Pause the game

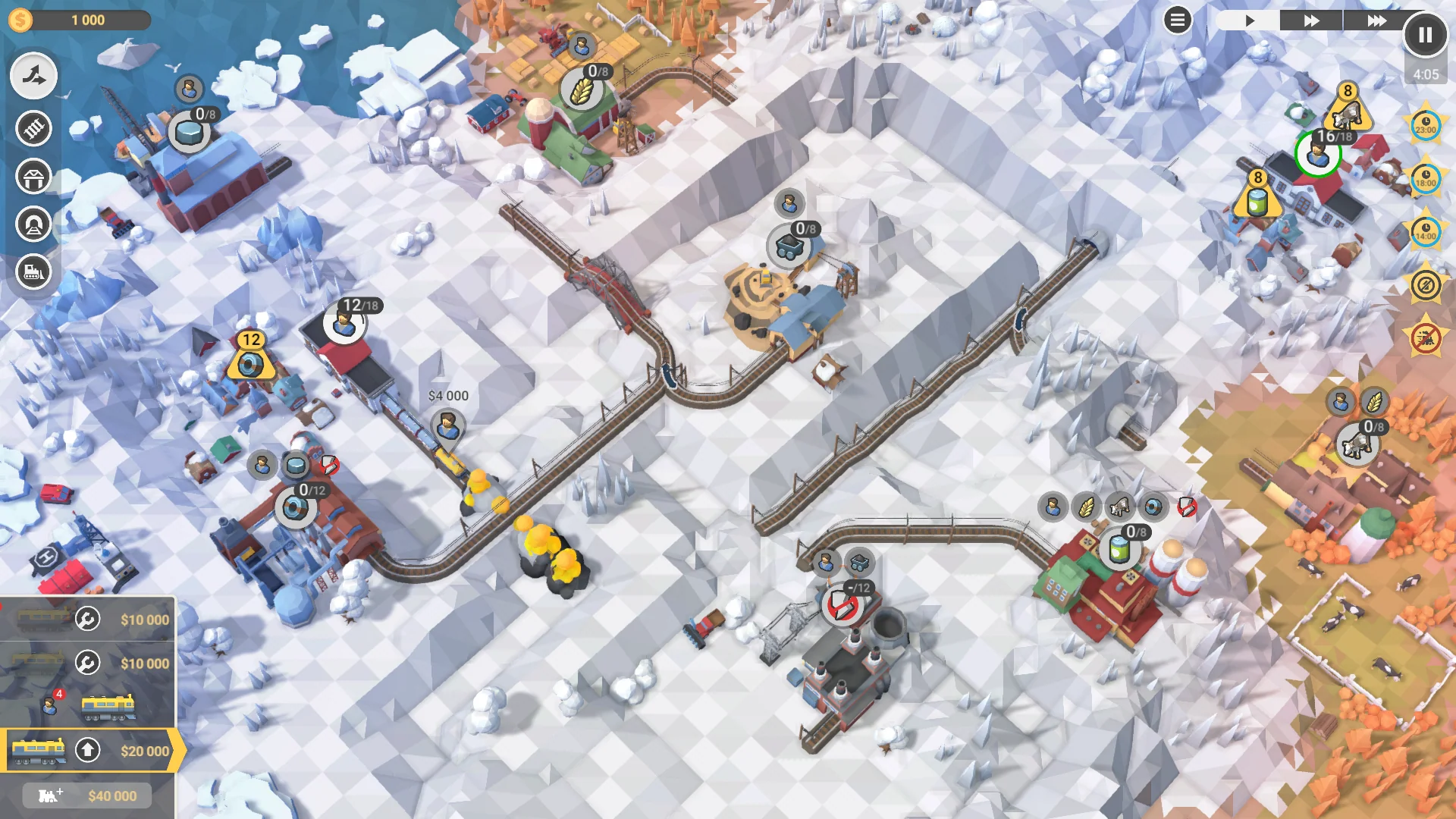pos(1424,34)
